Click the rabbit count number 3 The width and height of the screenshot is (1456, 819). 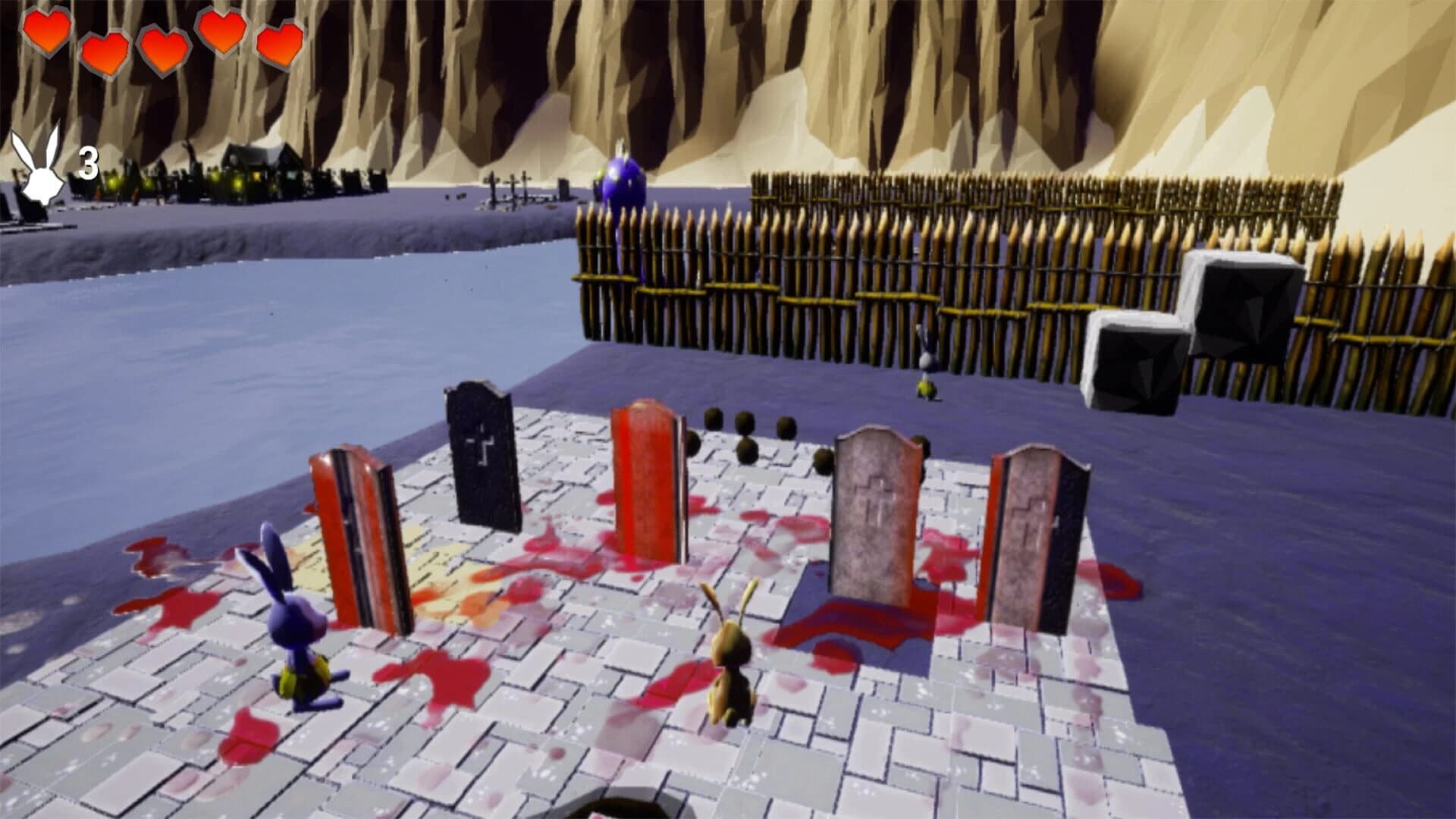(x=87, y=162)
